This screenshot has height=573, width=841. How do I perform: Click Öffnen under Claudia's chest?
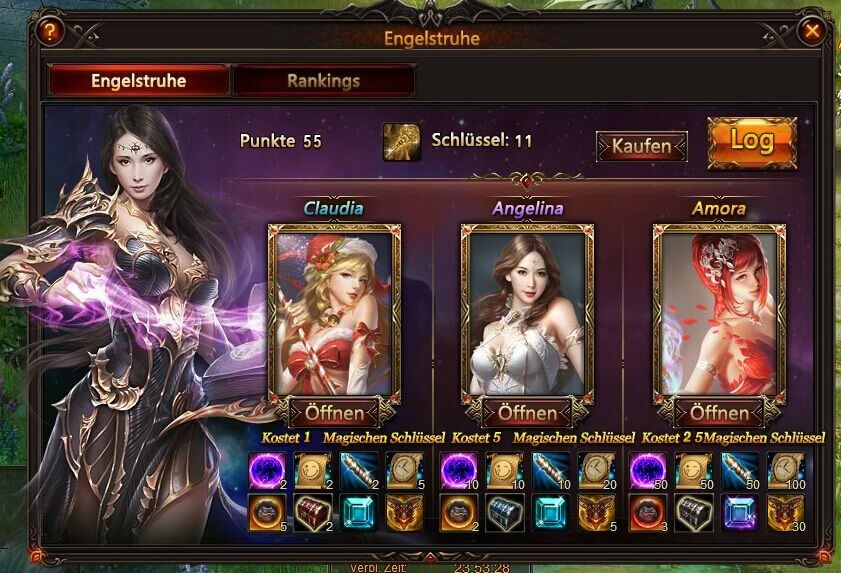point(334,412)
